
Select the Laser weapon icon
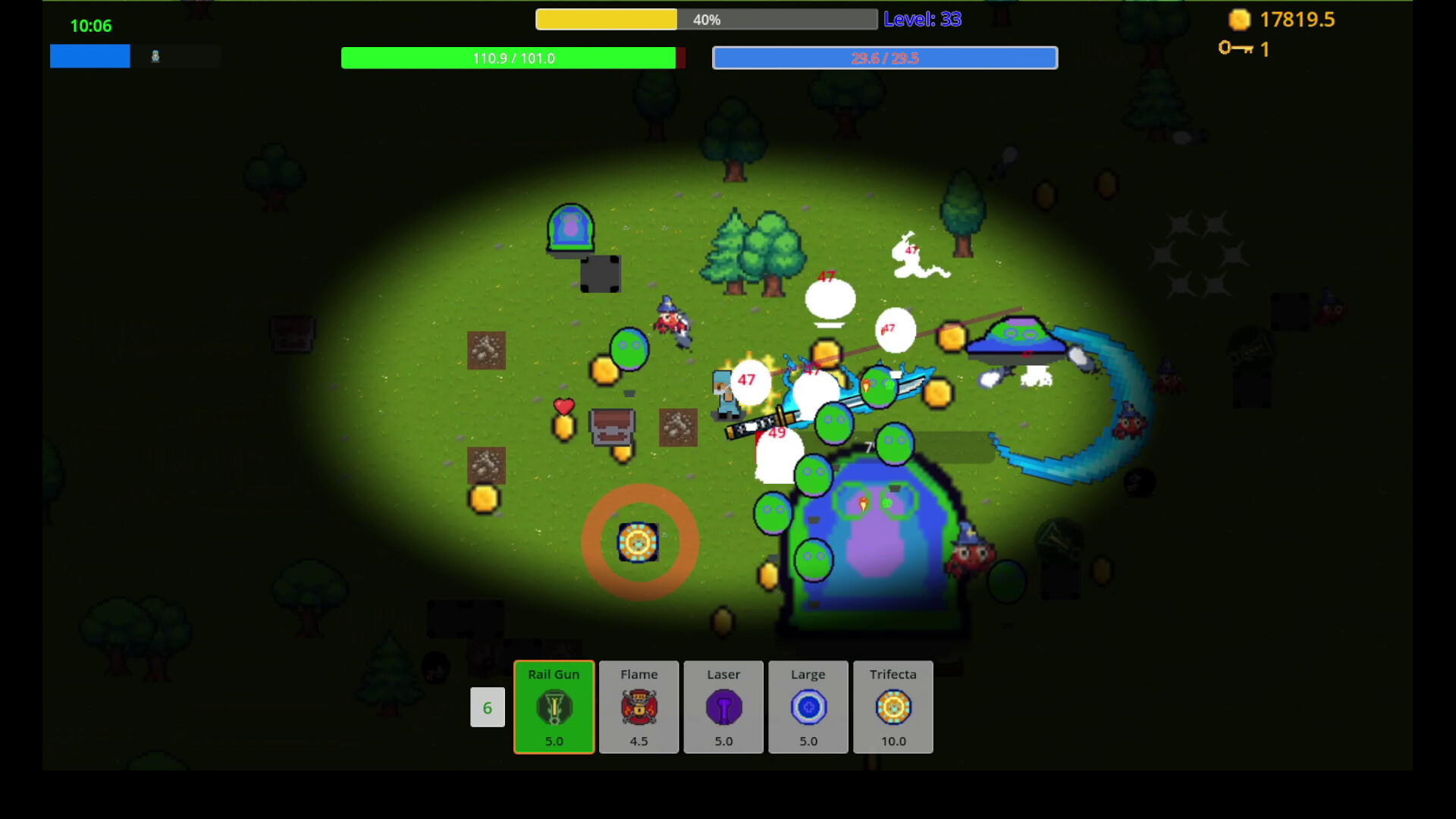coord(723,707)
